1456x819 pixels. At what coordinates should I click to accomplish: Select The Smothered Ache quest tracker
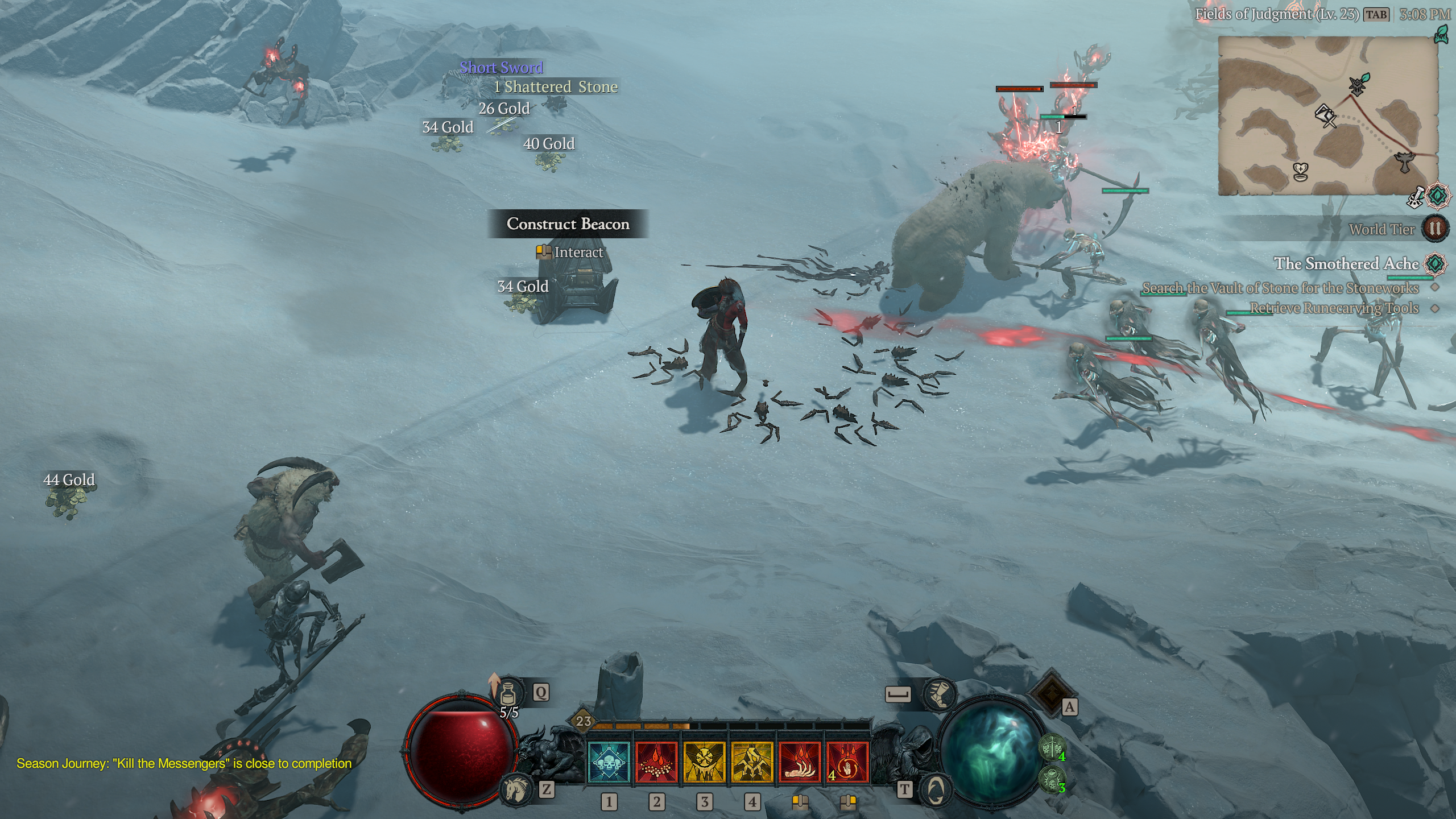coord(1346,264)
